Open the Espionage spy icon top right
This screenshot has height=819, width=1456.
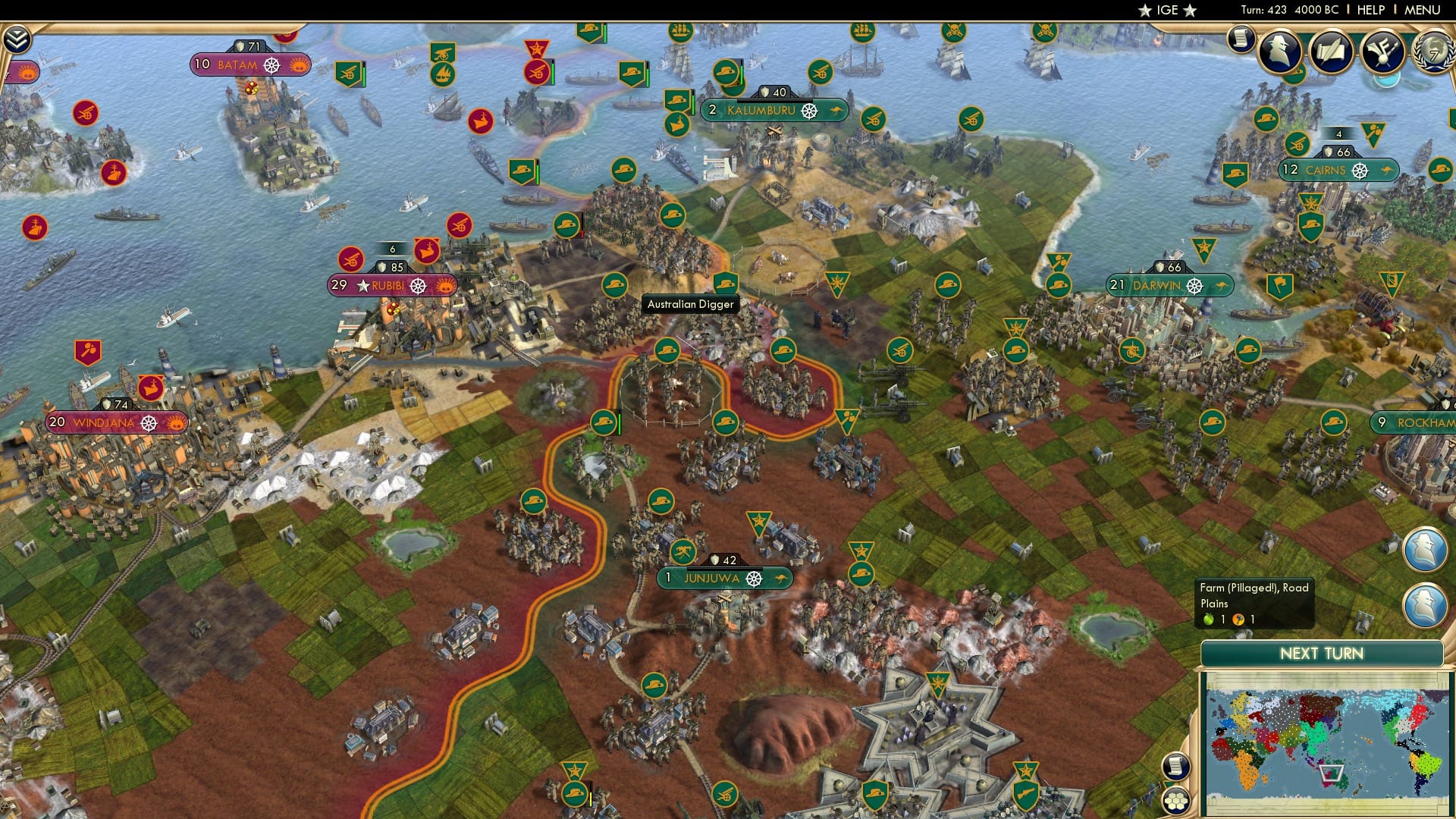(1282, 50)
